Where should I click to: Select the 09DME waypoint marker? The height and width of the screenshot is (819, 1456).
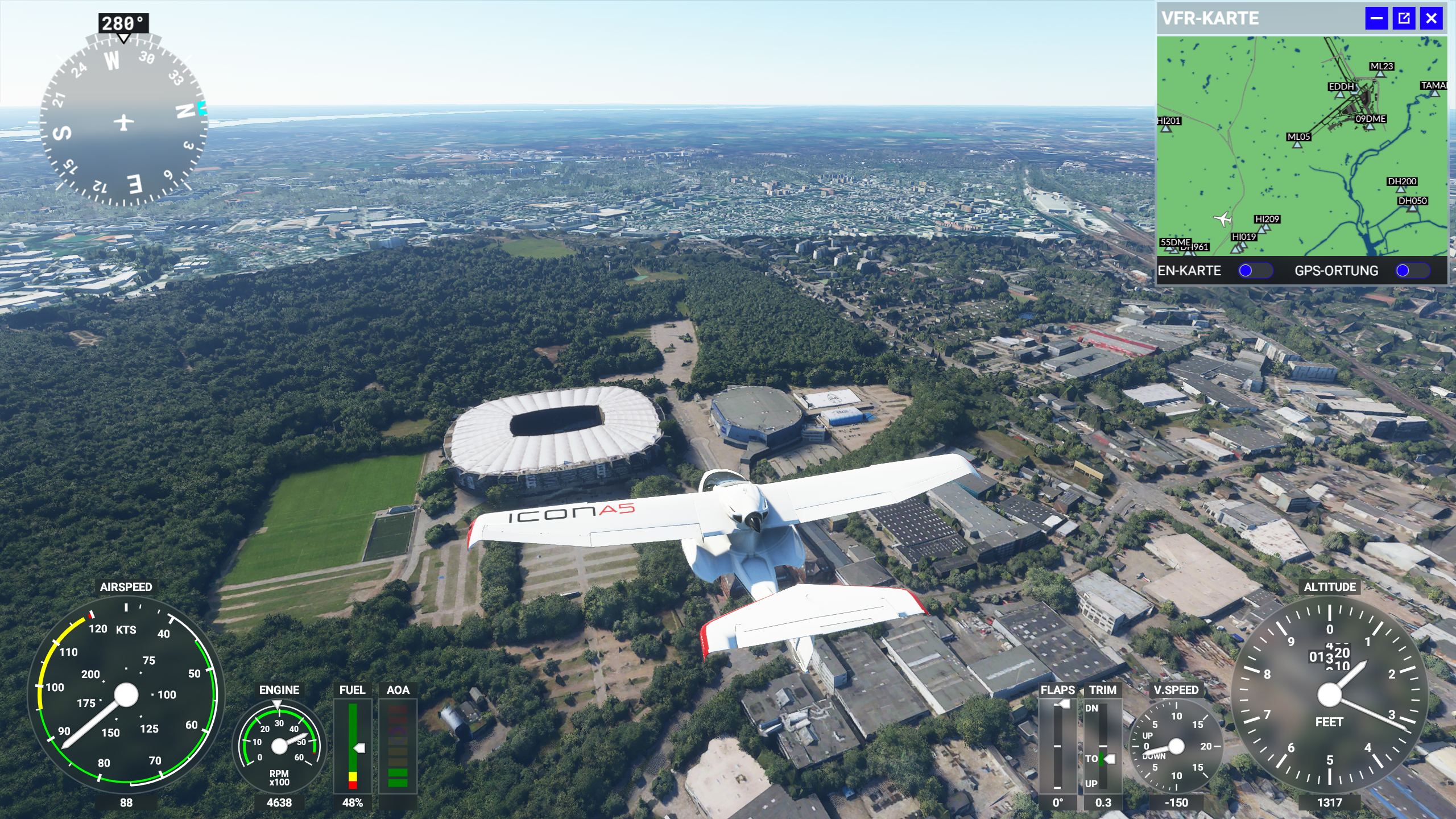point(1370,126)
